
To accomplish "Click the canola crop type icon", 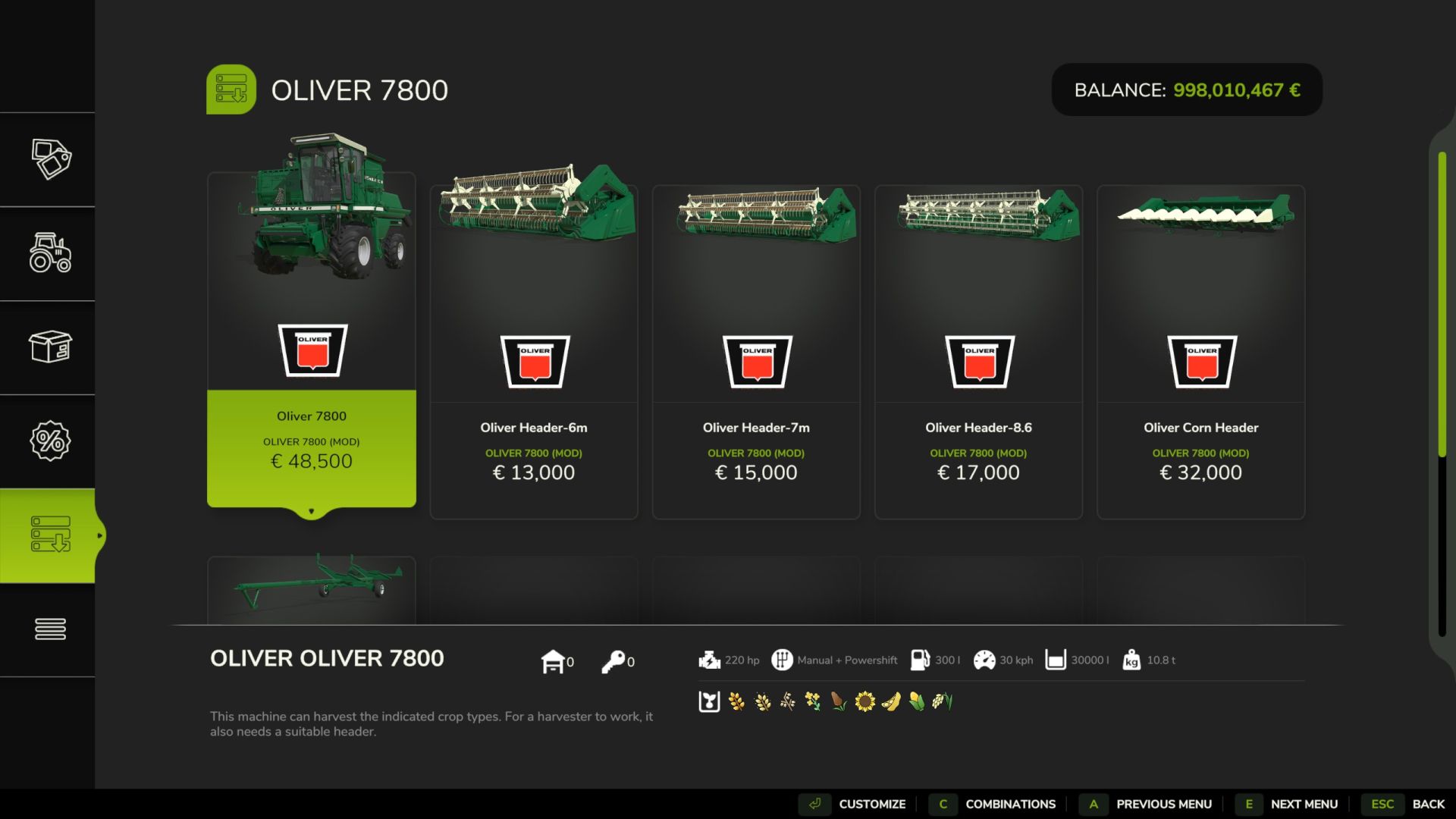I will [x=813, y=701].
